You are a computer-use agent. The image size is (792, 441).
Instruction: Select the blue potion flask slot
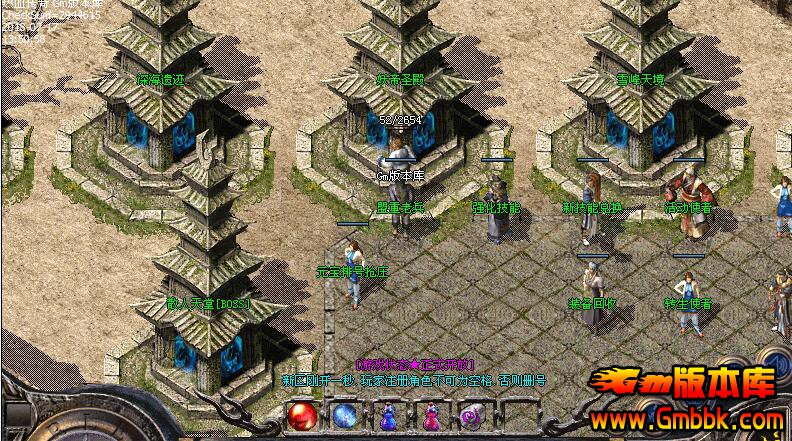tap(389, 414)
